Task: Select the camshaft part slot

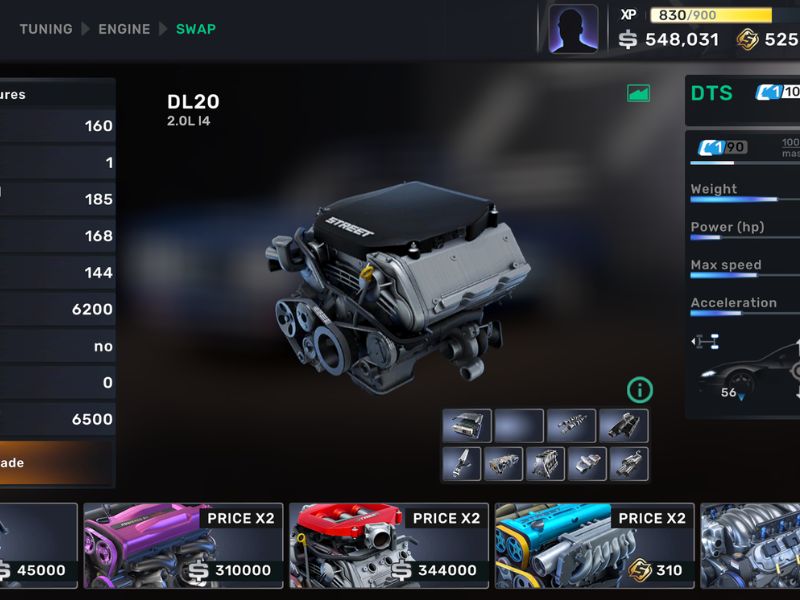Action: 572,426
